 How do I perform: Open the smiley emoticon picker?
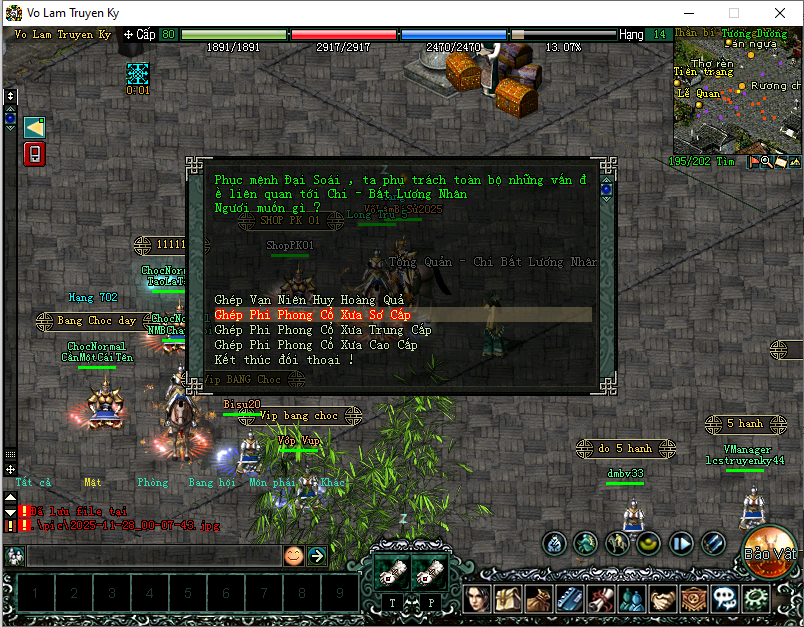293,556
